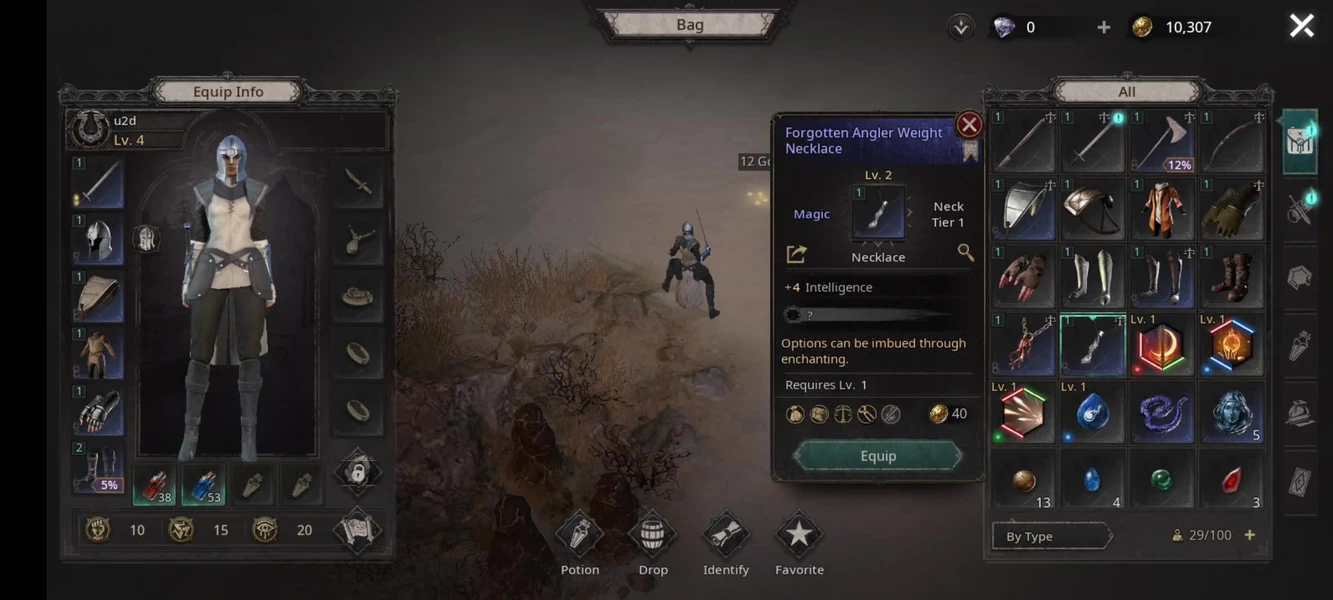Select the brown leather boots item
The height and width of the screenshot is (600, 1333).
pyautogui.click(x=1230, y=277)
